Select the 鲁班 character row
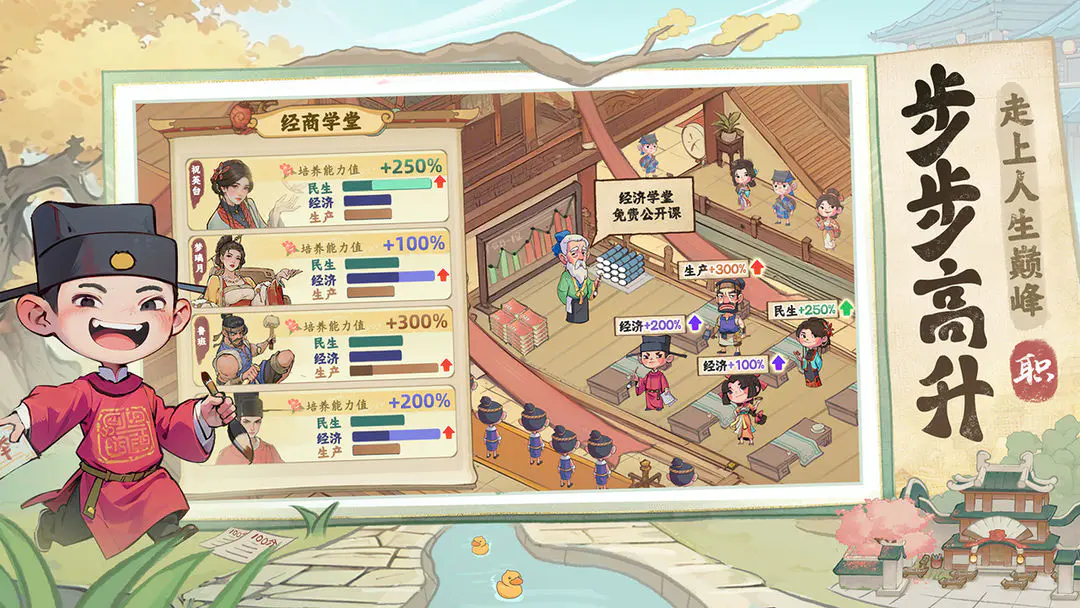This screenshot has width=1080, height=608. [x=315, y=347]
